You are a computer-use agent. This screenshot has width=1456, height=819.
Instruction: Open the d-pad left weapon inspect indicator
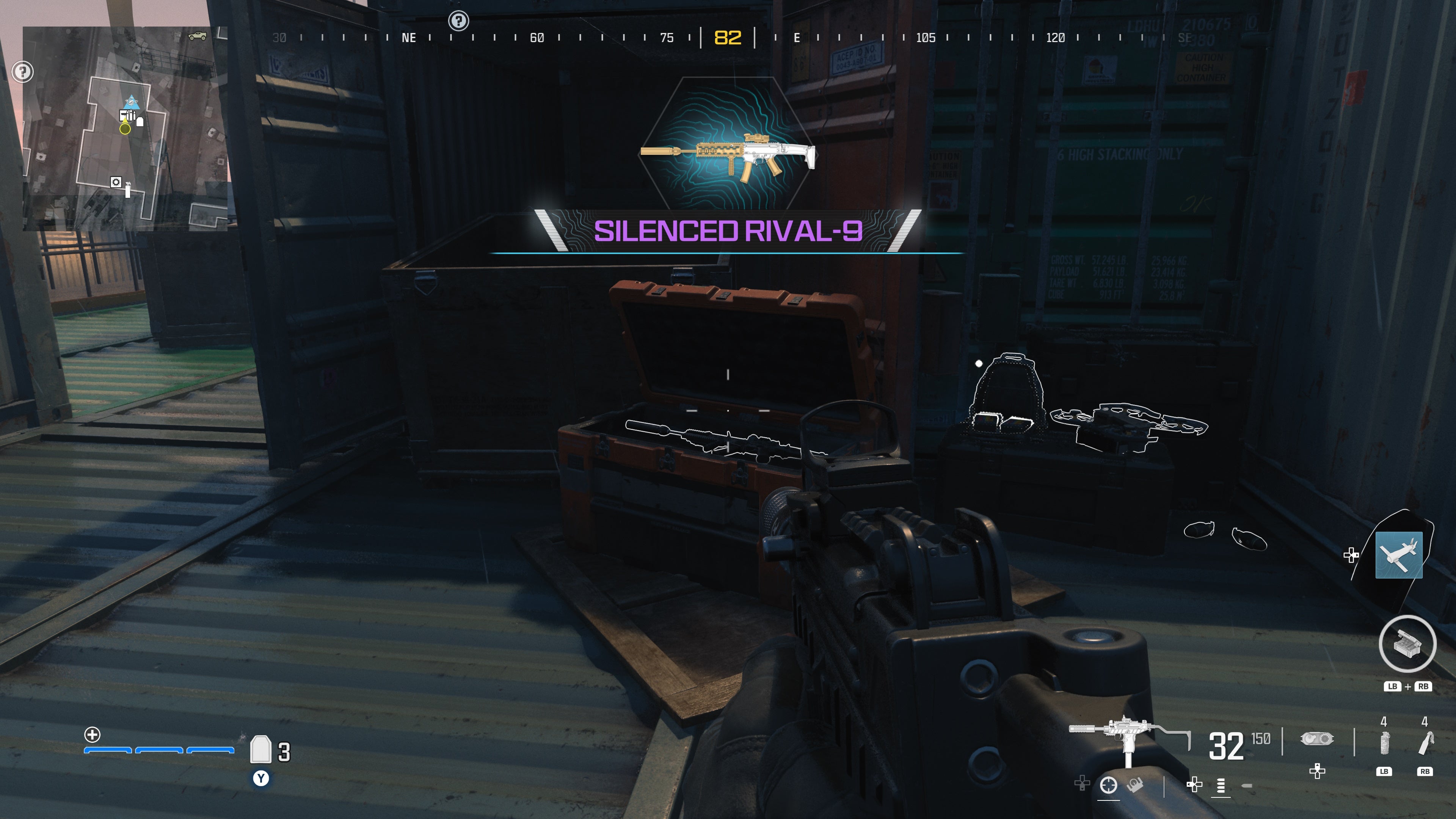(1195, 784)
